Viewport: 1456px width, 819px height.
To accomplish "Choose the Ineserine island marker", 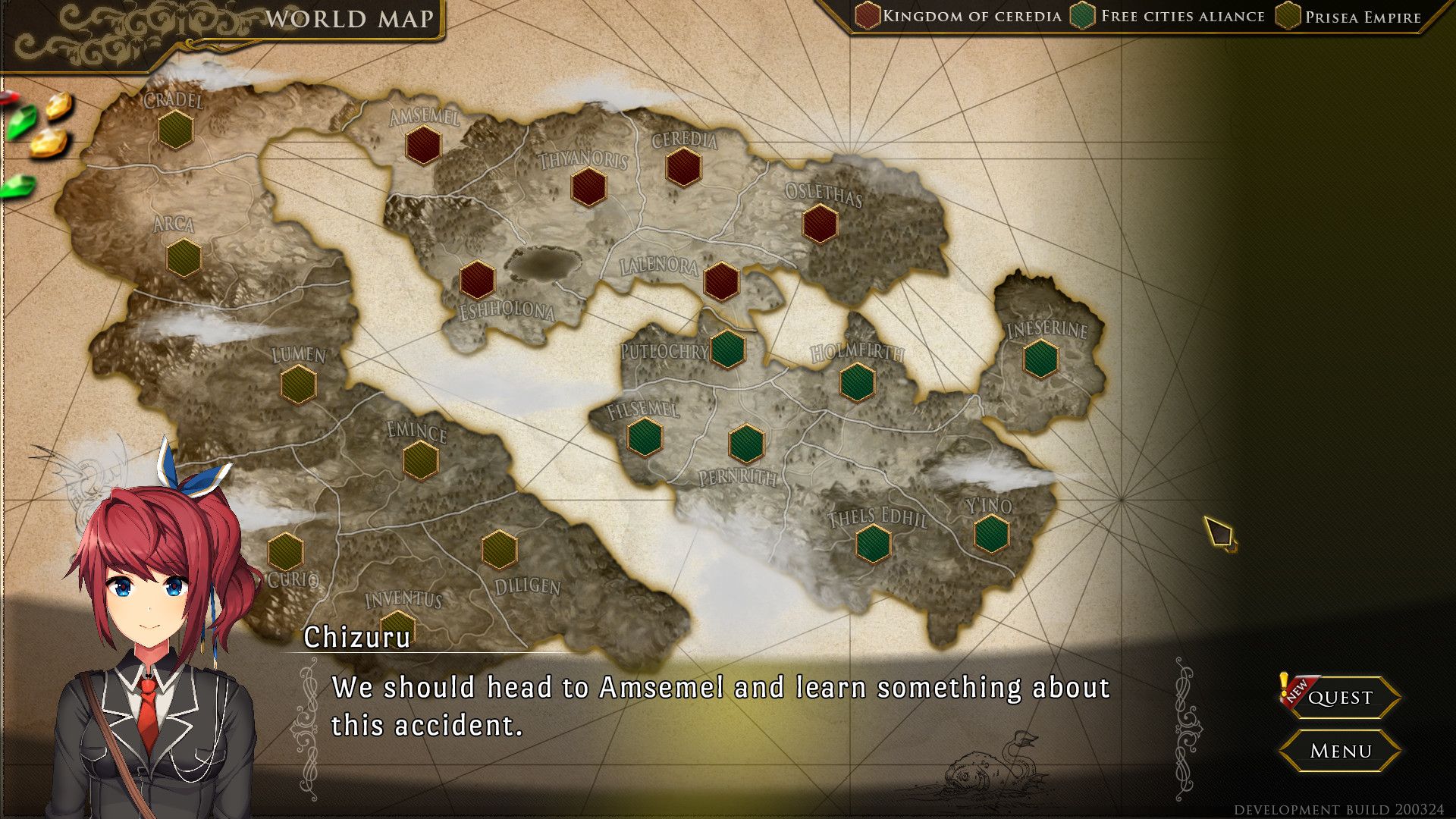I will [1040, 359].
